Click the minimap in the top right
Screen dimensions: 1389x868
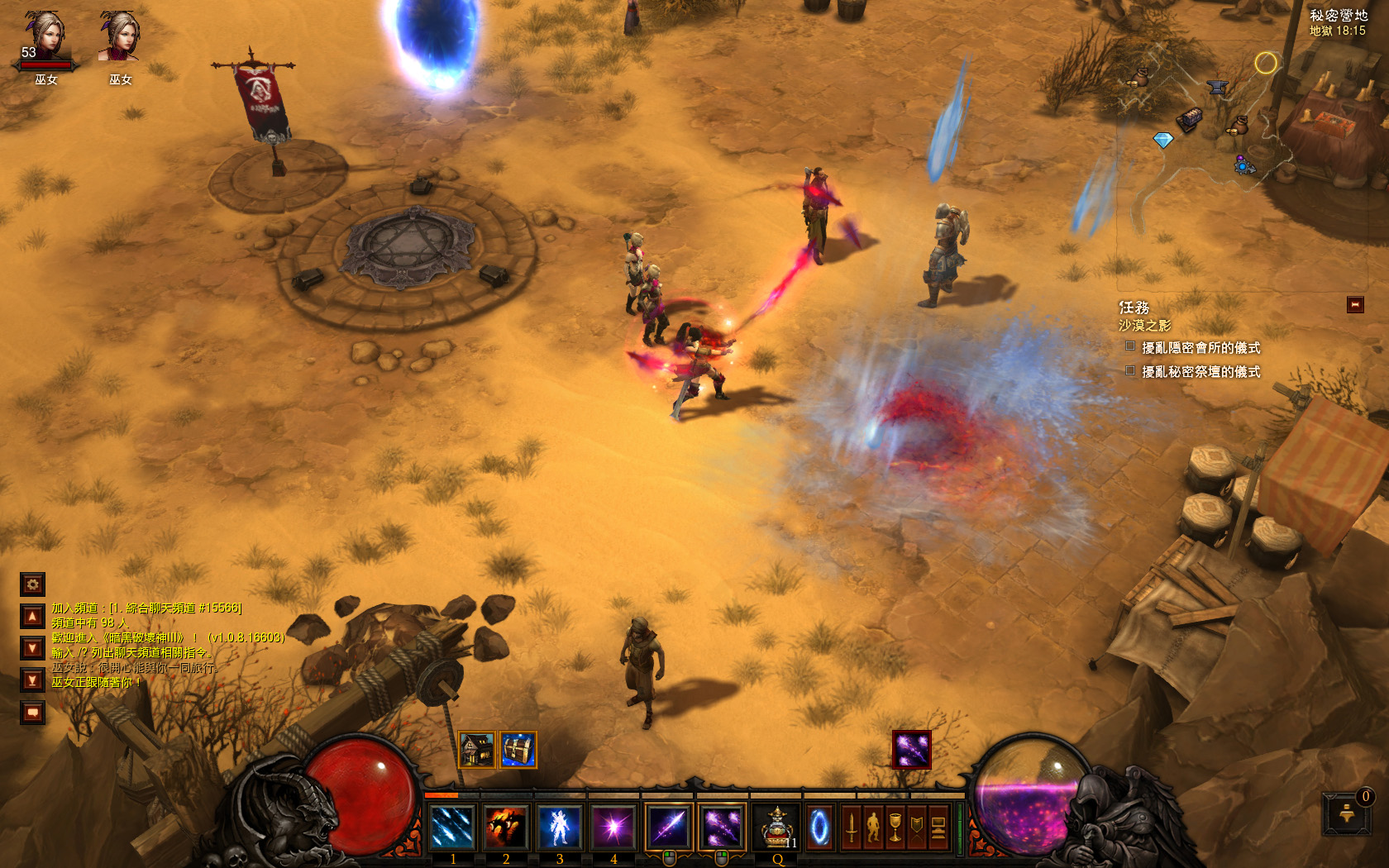click(1207, 124)
